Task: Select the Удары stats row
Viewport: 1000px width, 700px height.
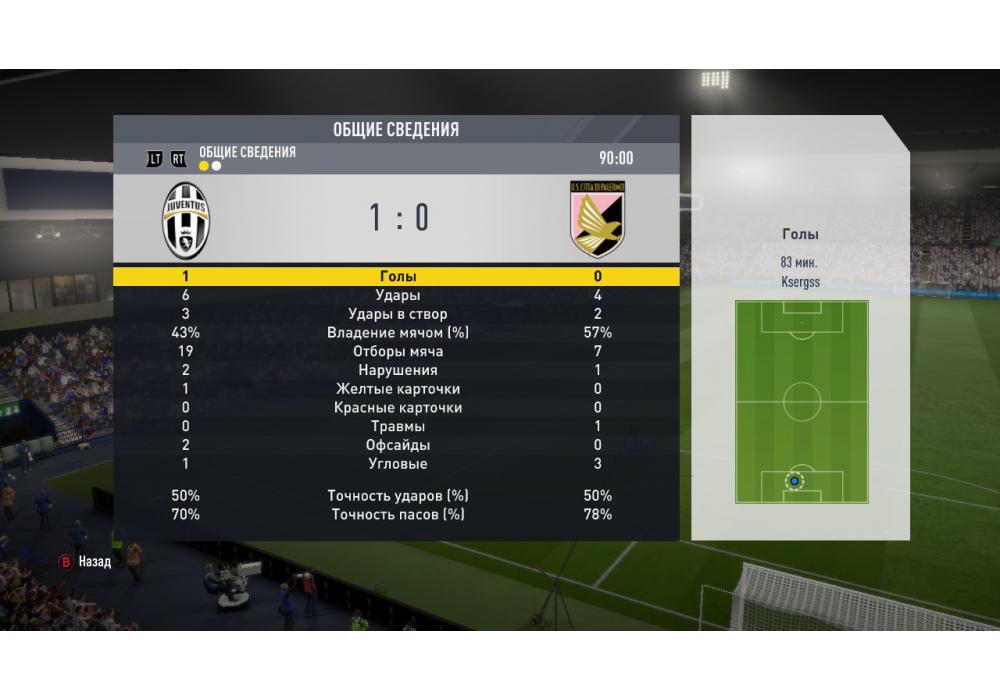Action: (397, 295)
